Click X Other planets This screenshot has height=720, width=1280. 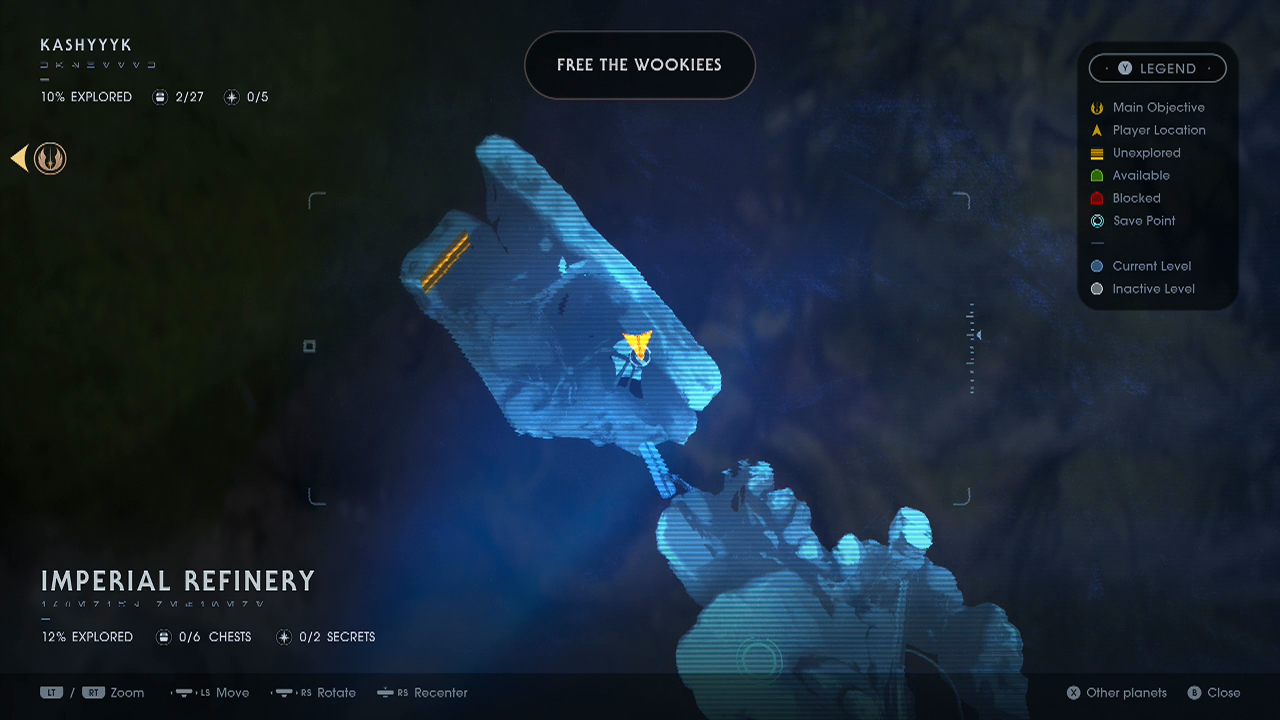coord(1115,692)
